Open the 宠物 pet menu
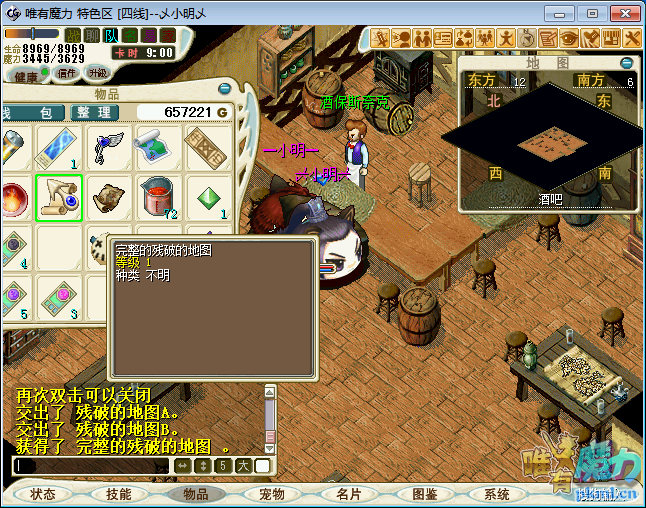Screen dimensions: 646x508 pyautogui.click(x=272, y=494)
